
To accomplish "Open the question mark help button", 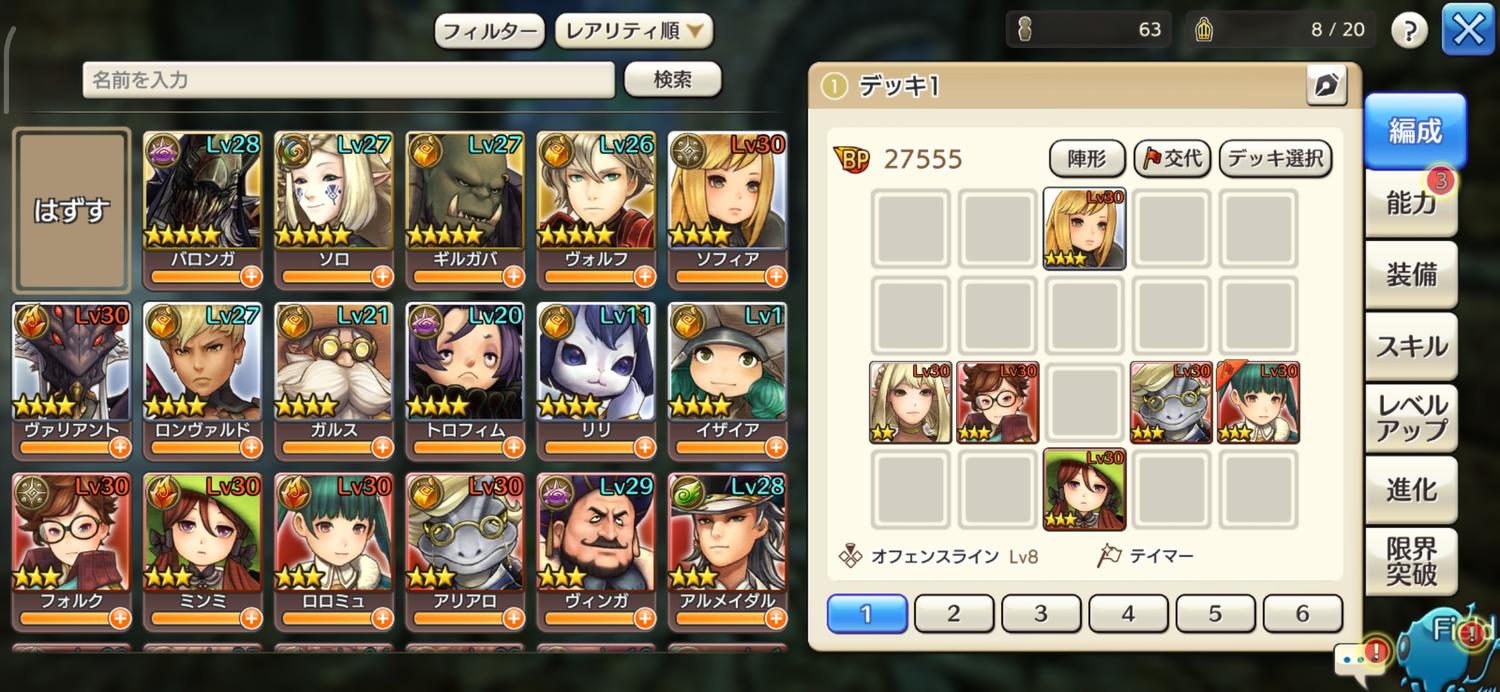I will coord(1409,31).
